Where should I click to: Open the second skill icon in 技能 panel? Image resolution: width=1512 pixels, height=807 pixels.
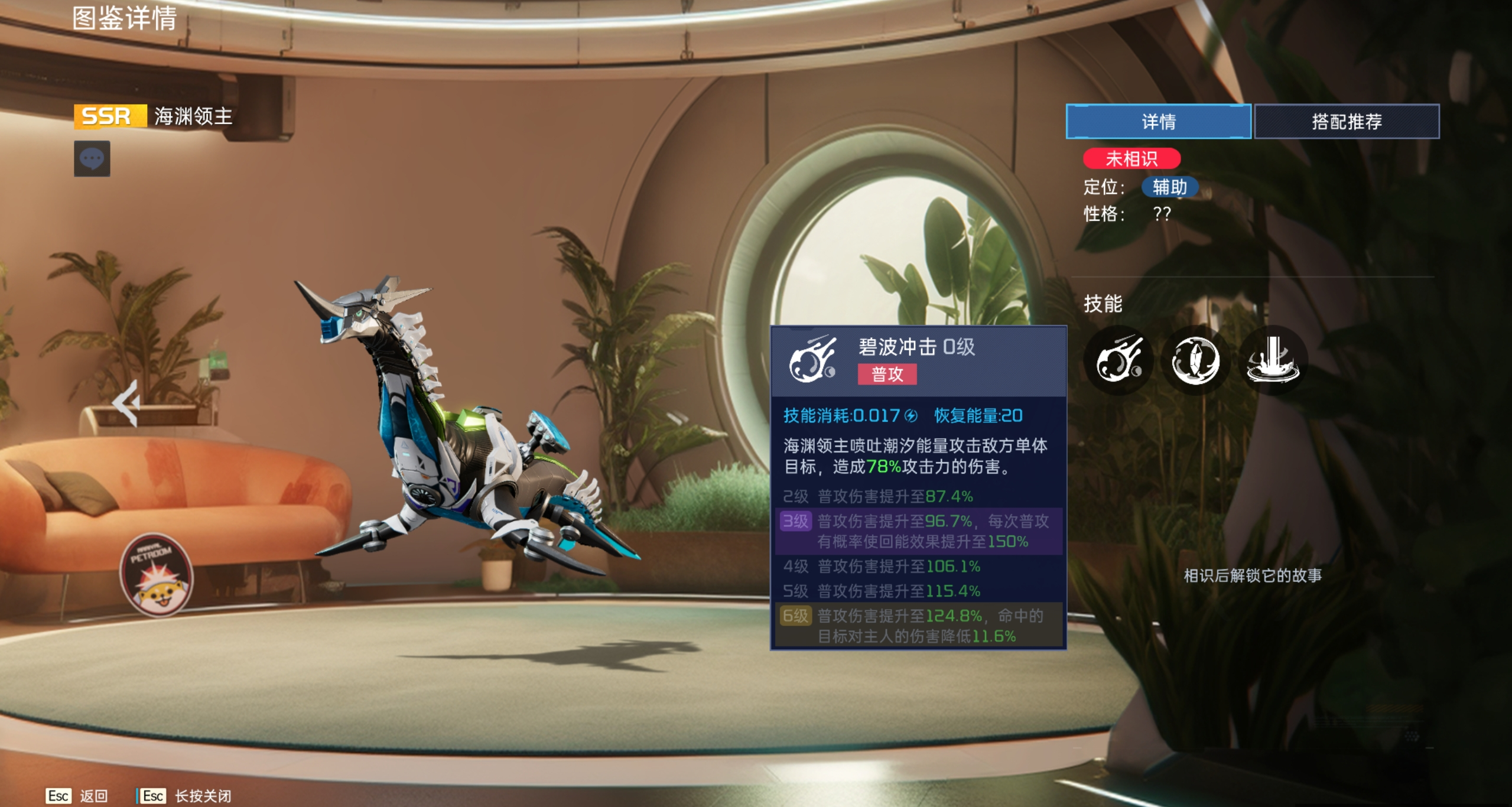click(1195, 360)
